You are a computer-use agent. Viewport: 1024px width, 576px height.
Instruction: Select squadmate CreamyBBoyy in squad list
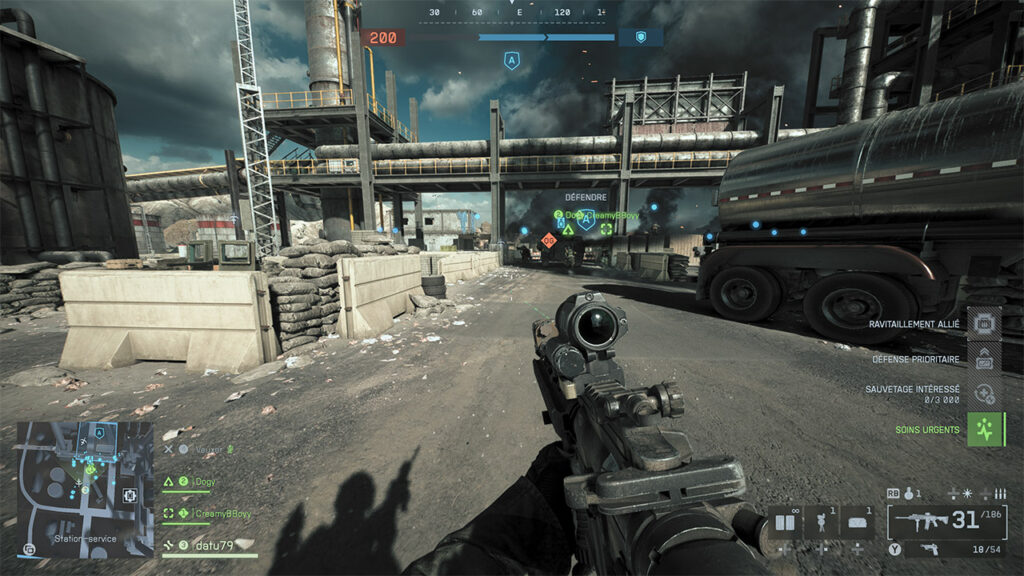pos(220,513)
